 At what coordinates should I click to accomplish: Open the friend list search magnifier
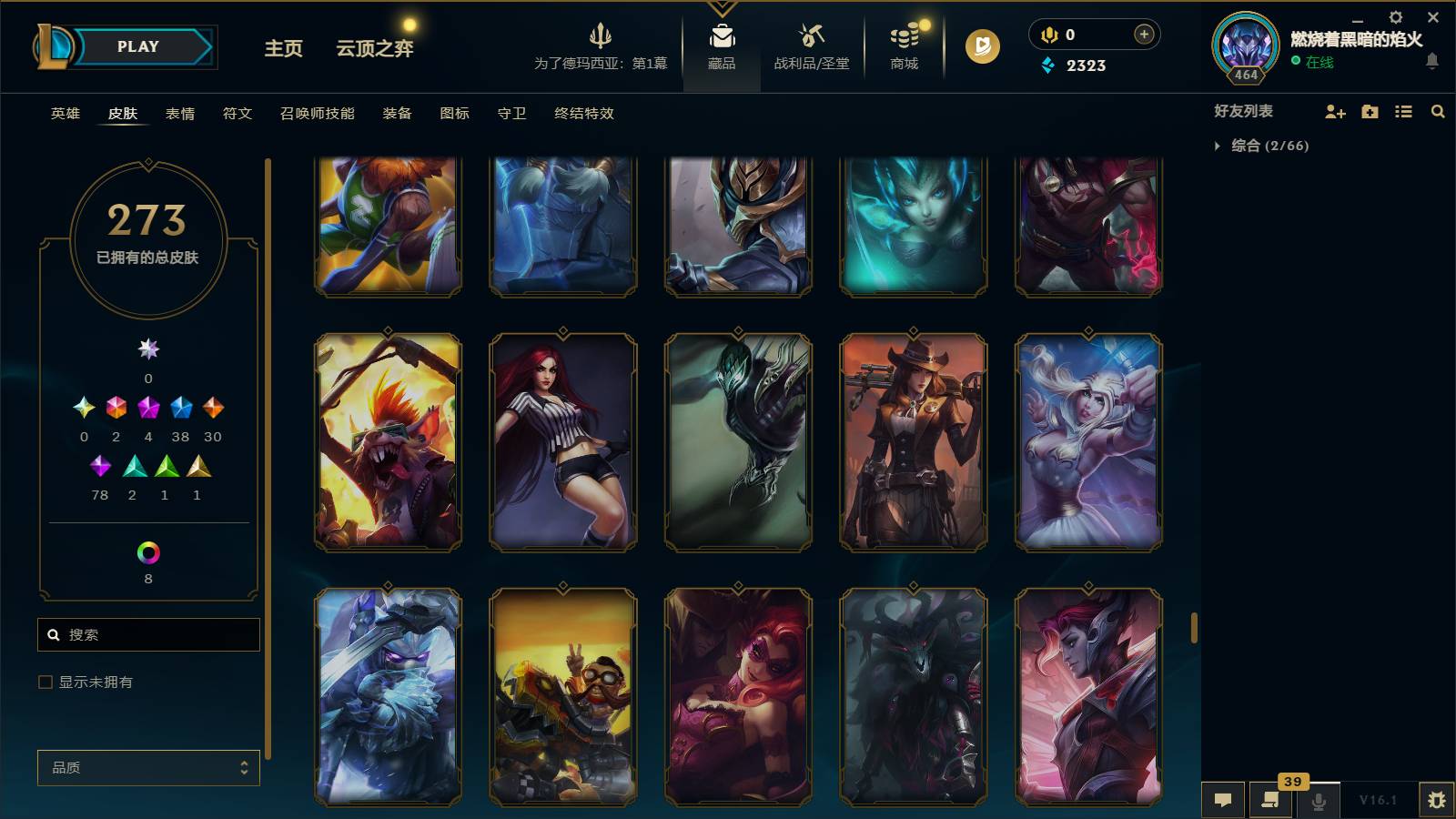point(1438,111)
